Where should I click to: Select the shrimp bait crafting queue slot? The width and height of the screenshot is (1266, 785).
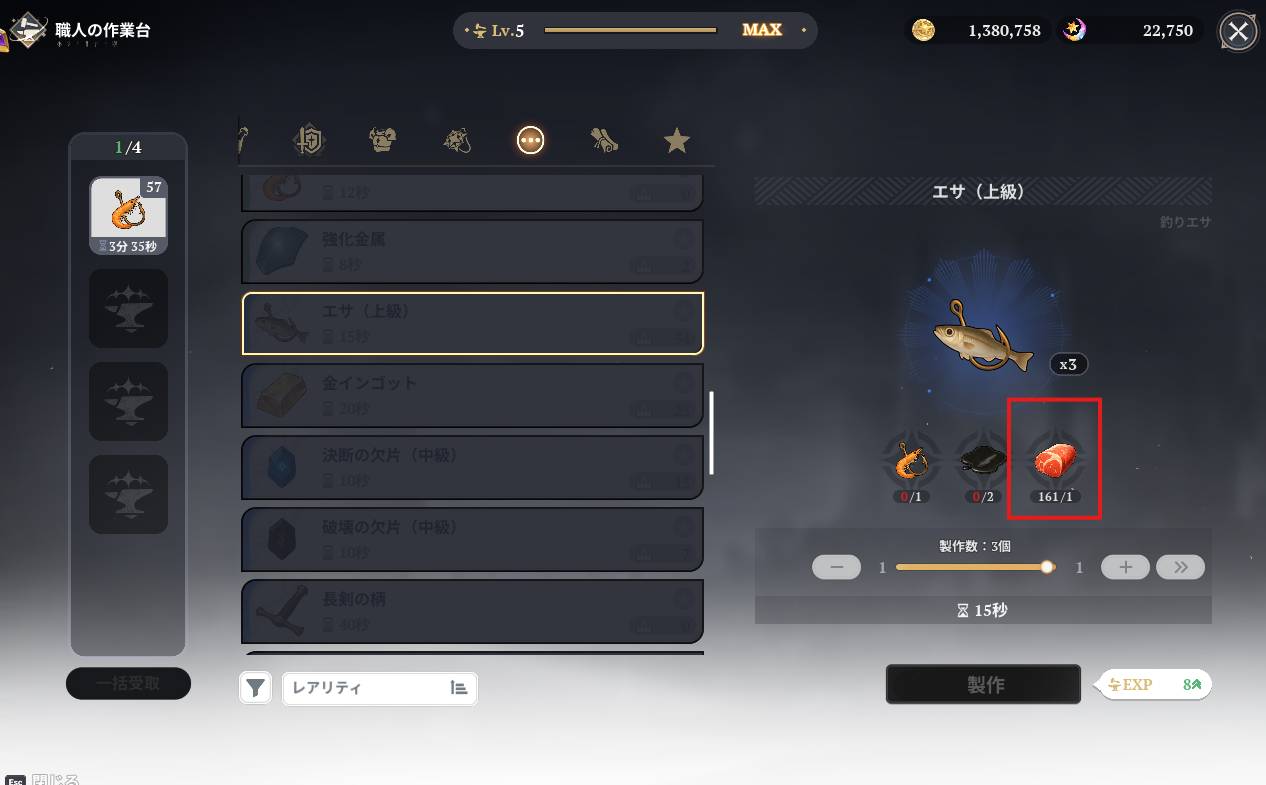pos(128,216)
